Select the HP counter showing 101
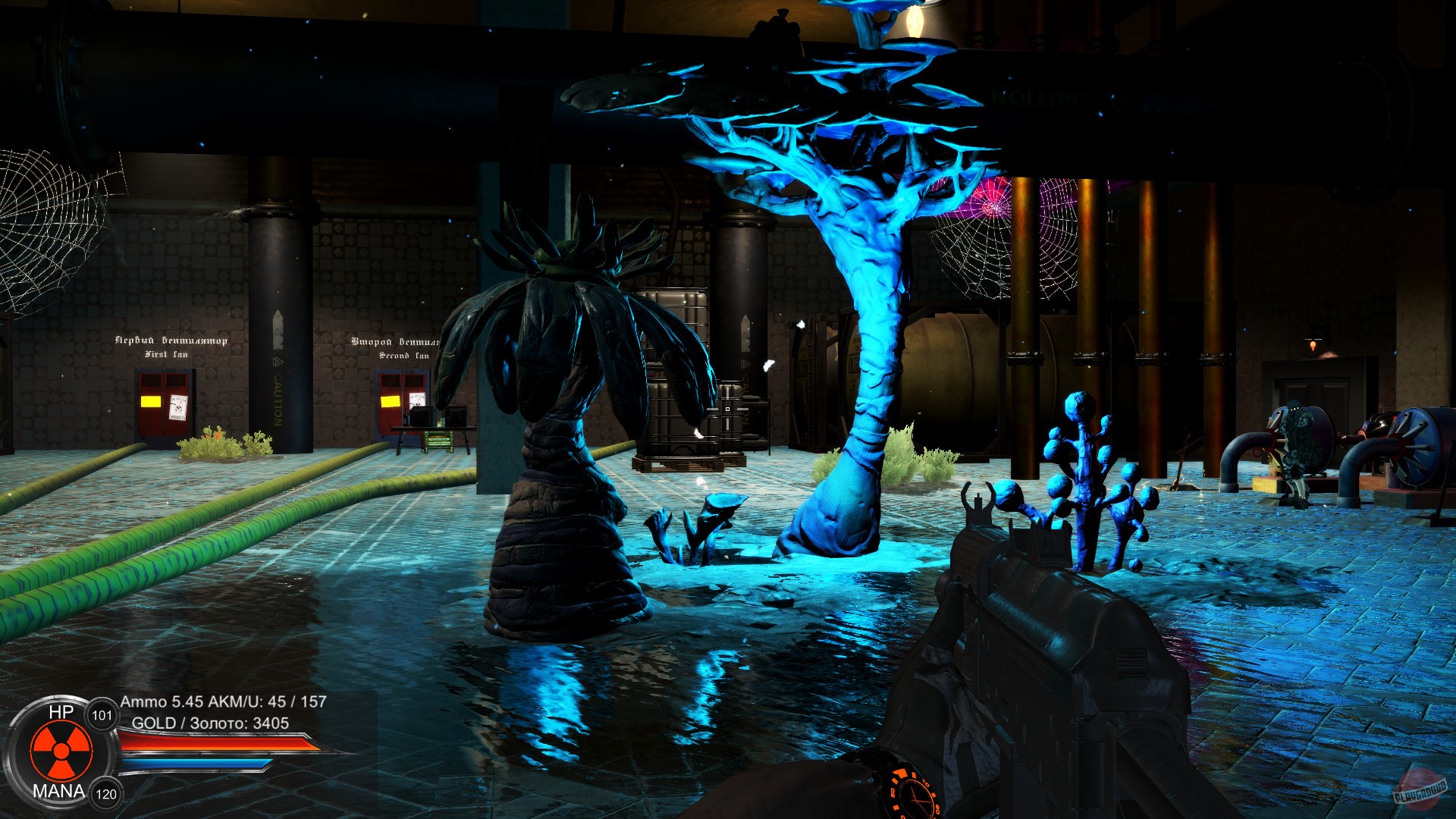1456x819 pixels. [x=102, y=714]
